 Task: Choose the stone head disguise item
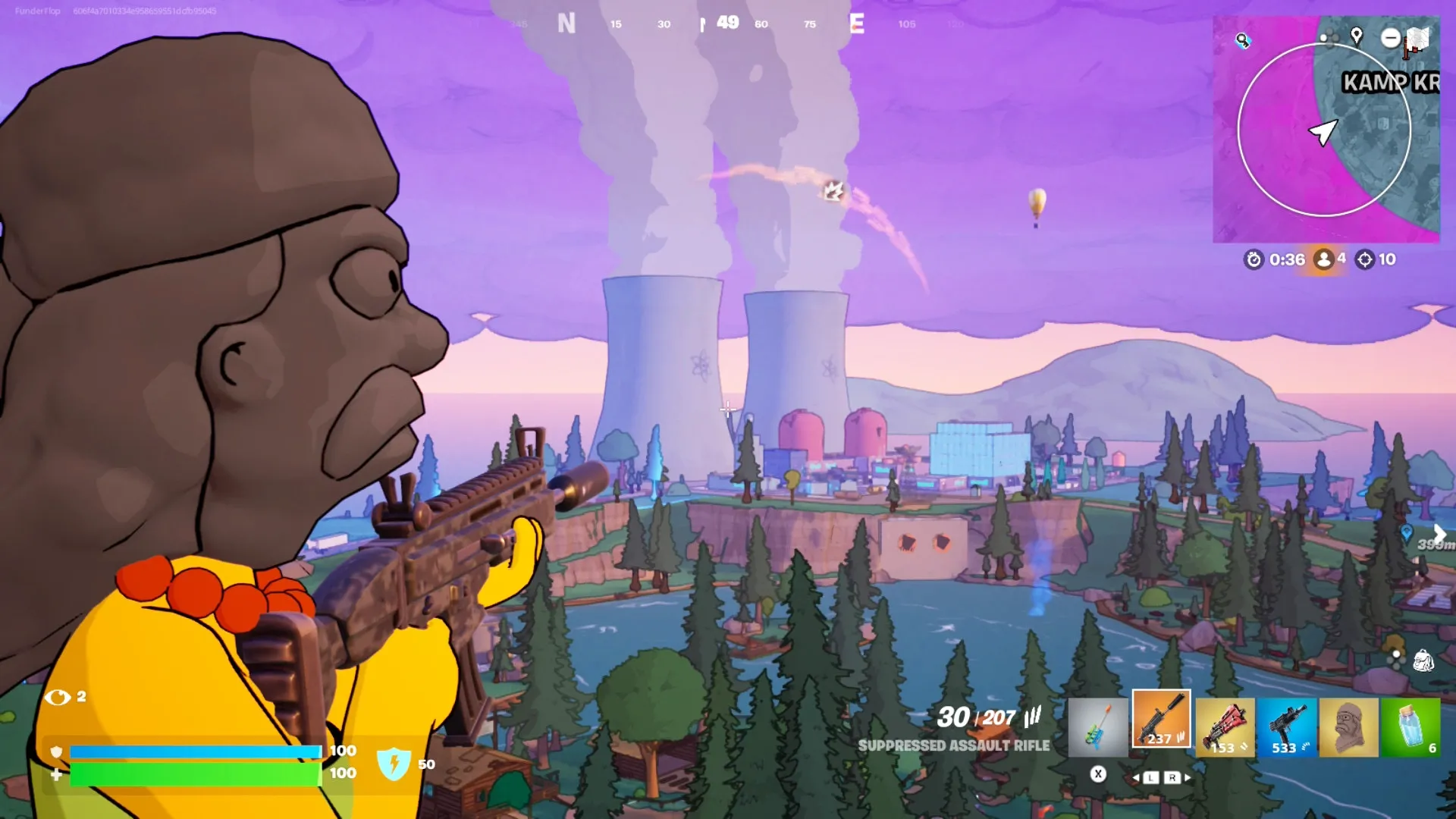[x=1348, y=728]
